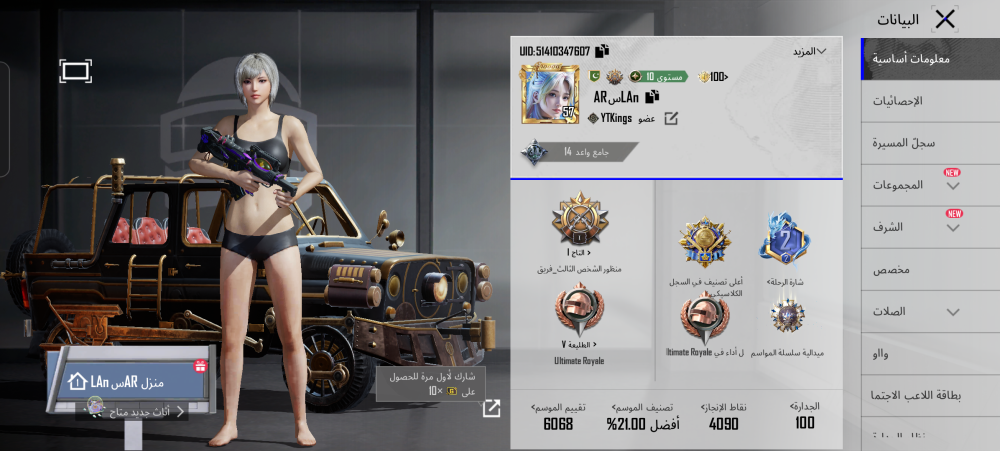Click the player avatar portrait
This screenshot has height=451, width=1000.
tap(550, 94)
